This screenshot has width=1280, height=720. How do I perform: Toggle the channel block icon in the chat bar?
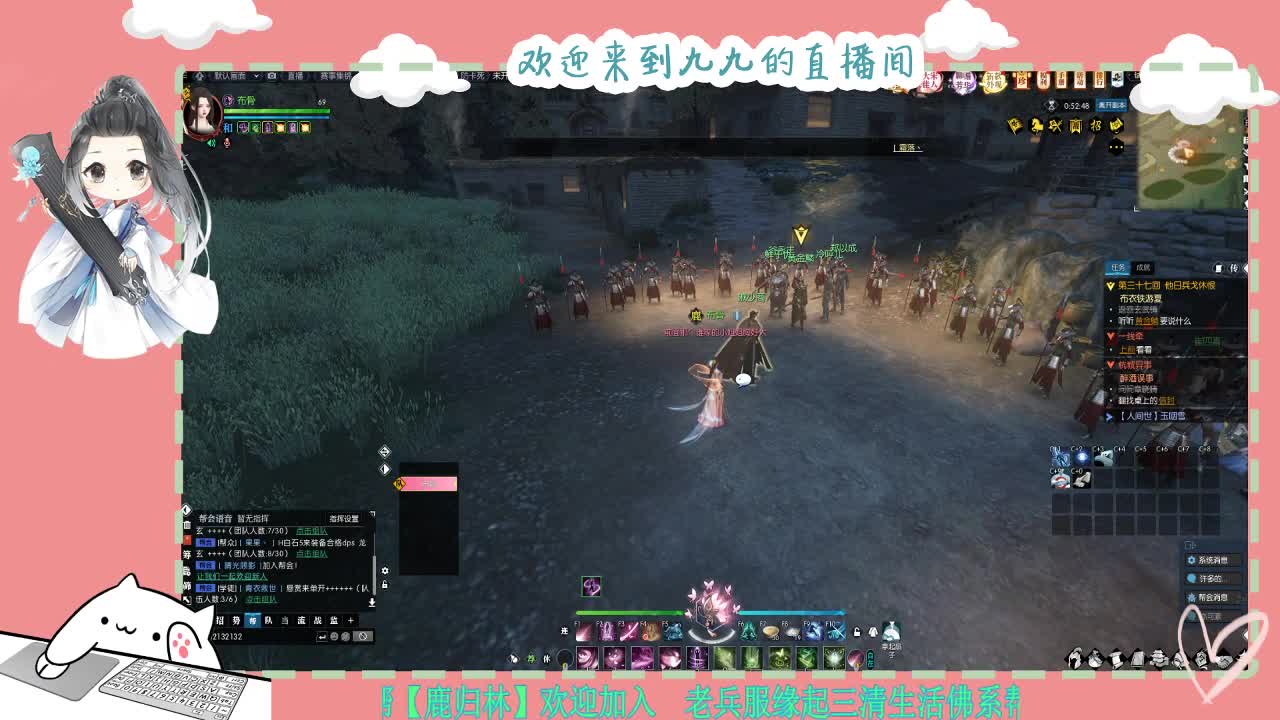363,636
